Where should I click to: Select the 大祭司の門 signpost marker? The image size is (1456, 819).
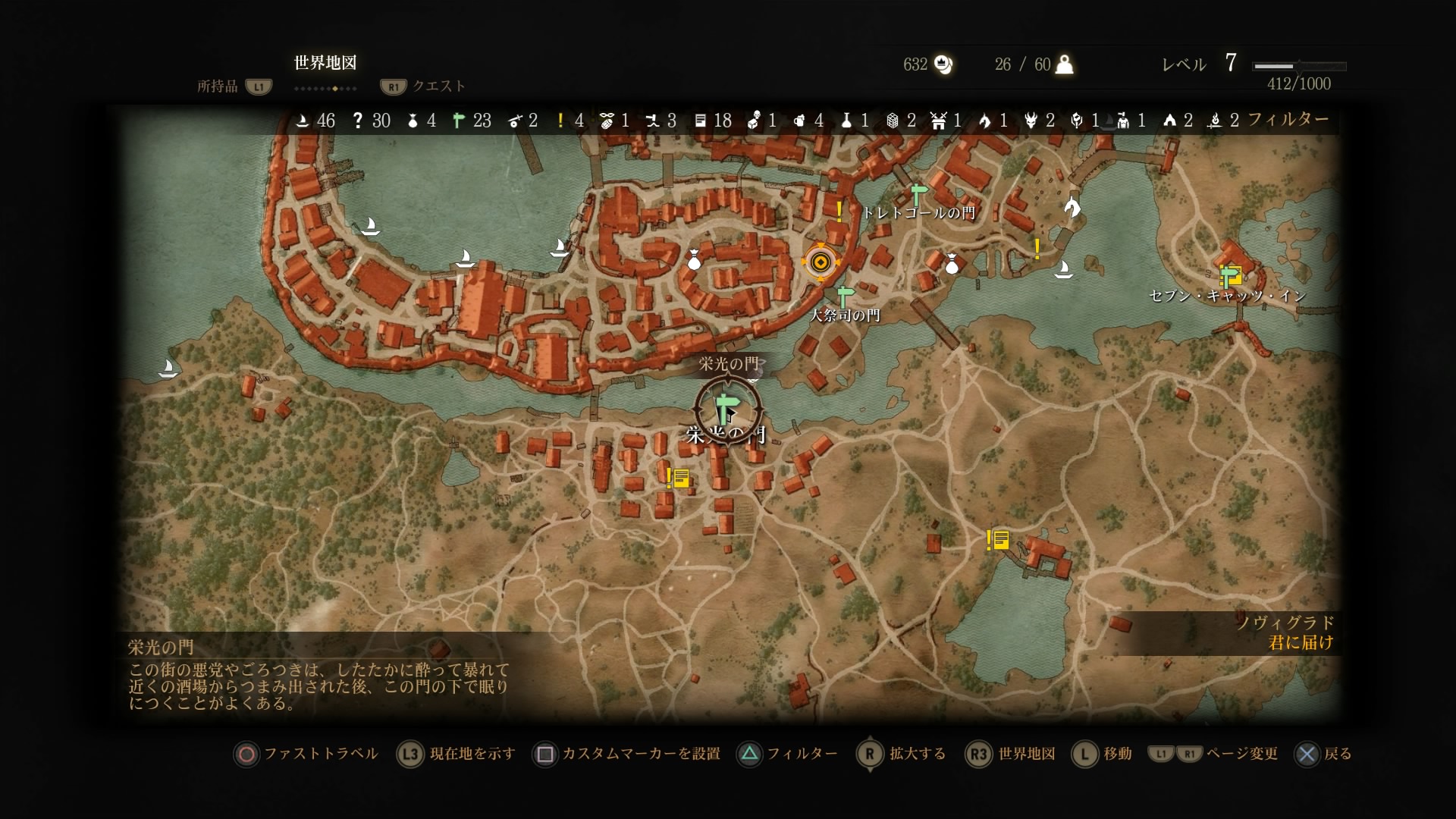[x=844, y=297]
